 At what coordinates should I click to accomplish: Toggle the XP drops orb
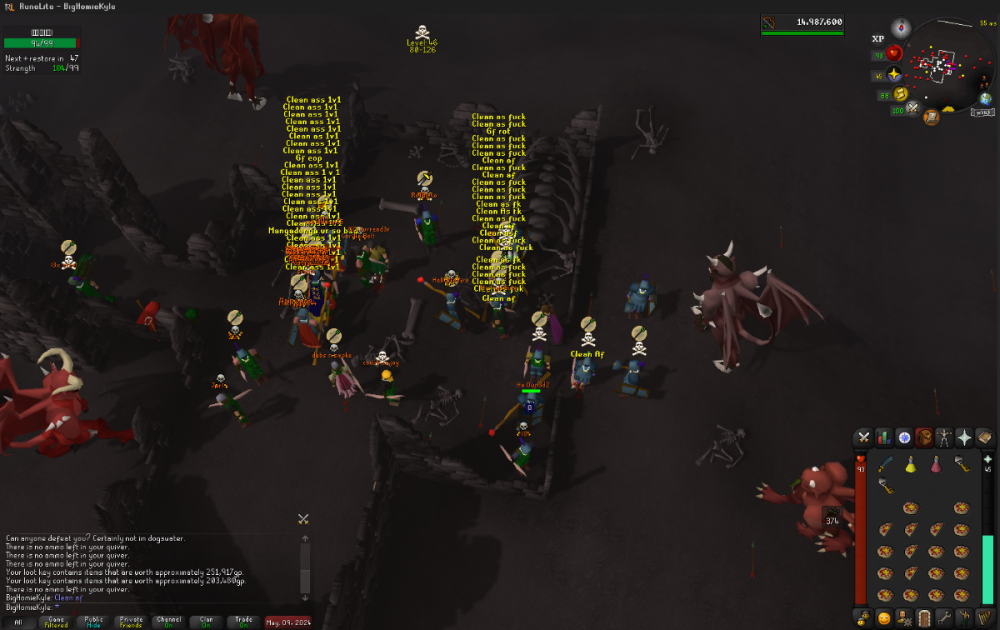point(877,38)
